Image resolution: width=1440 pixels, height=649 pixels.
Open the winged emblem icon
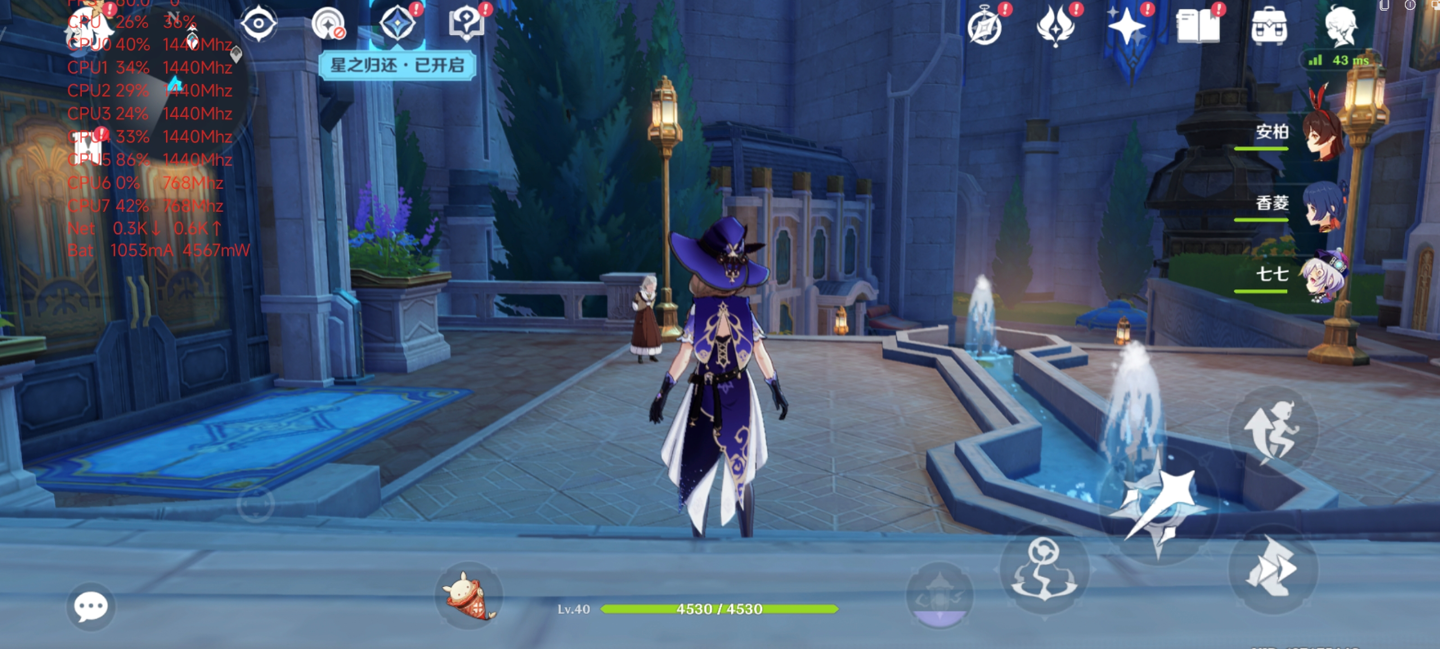coord(1055,27)
